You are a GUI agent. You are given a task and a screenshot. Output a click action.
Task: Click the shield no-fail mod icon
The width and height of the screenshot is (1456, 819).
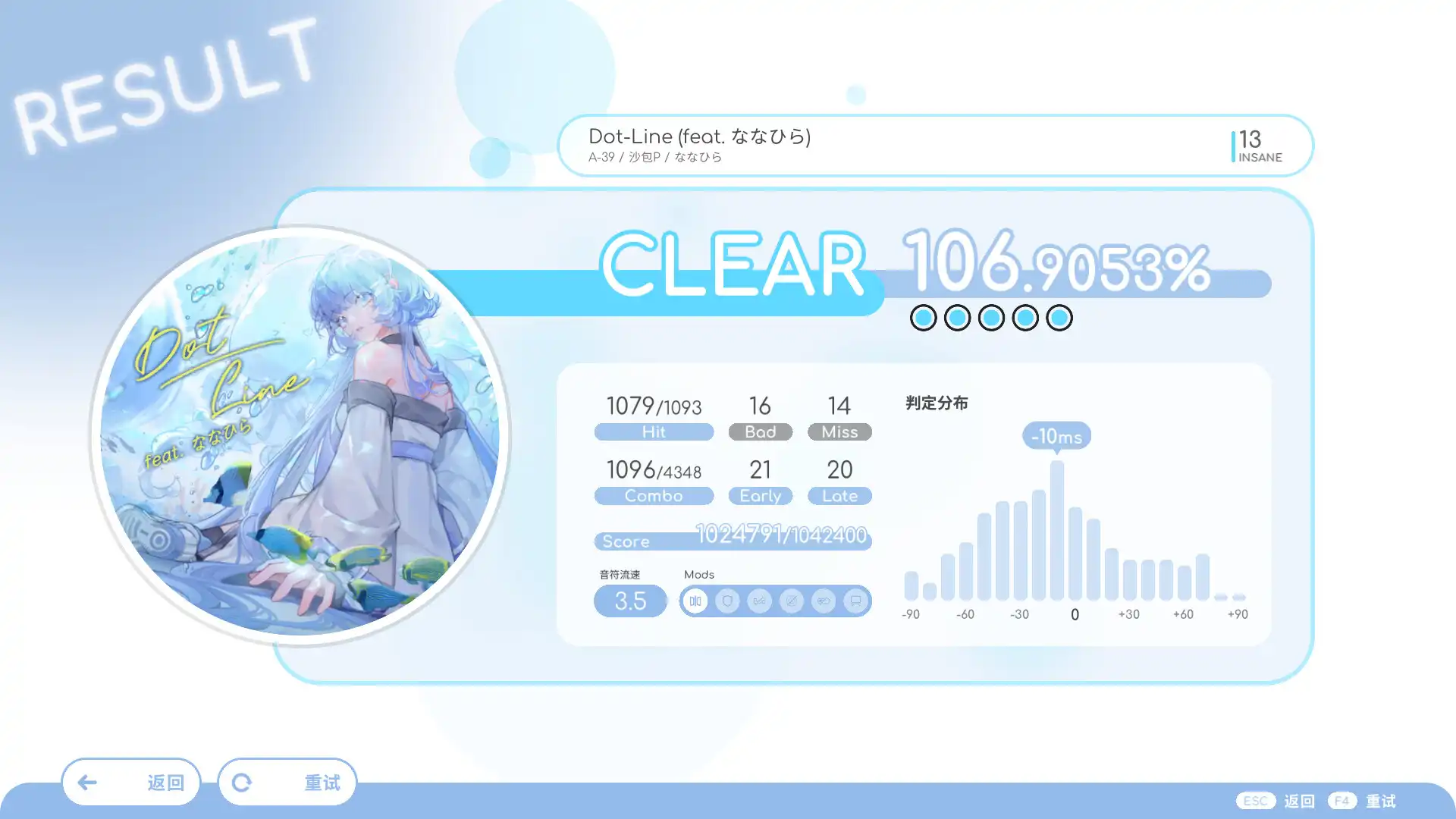pyautogui.click(x=727, y=601)
